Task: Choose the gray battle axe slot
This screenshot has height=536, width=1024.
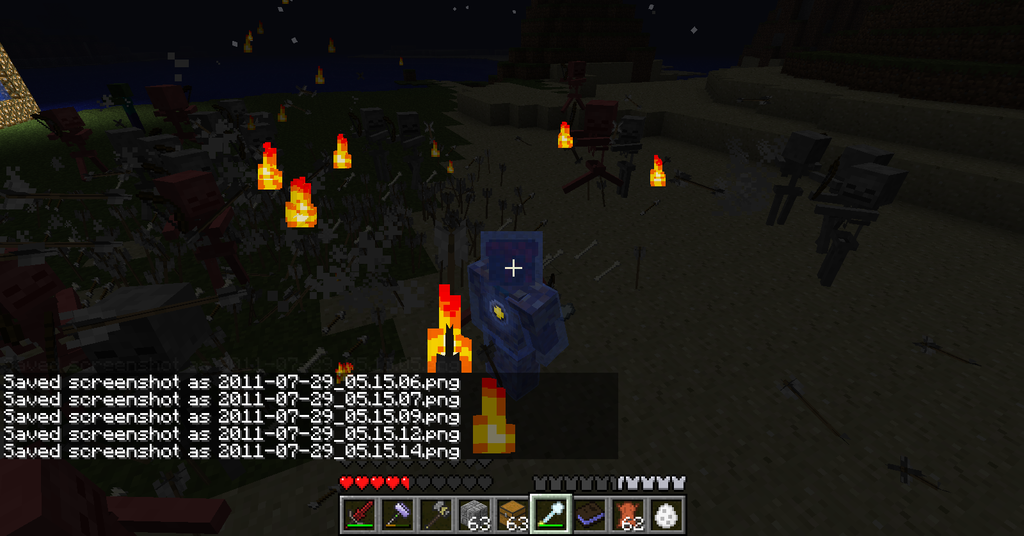Action: point(435,514)
